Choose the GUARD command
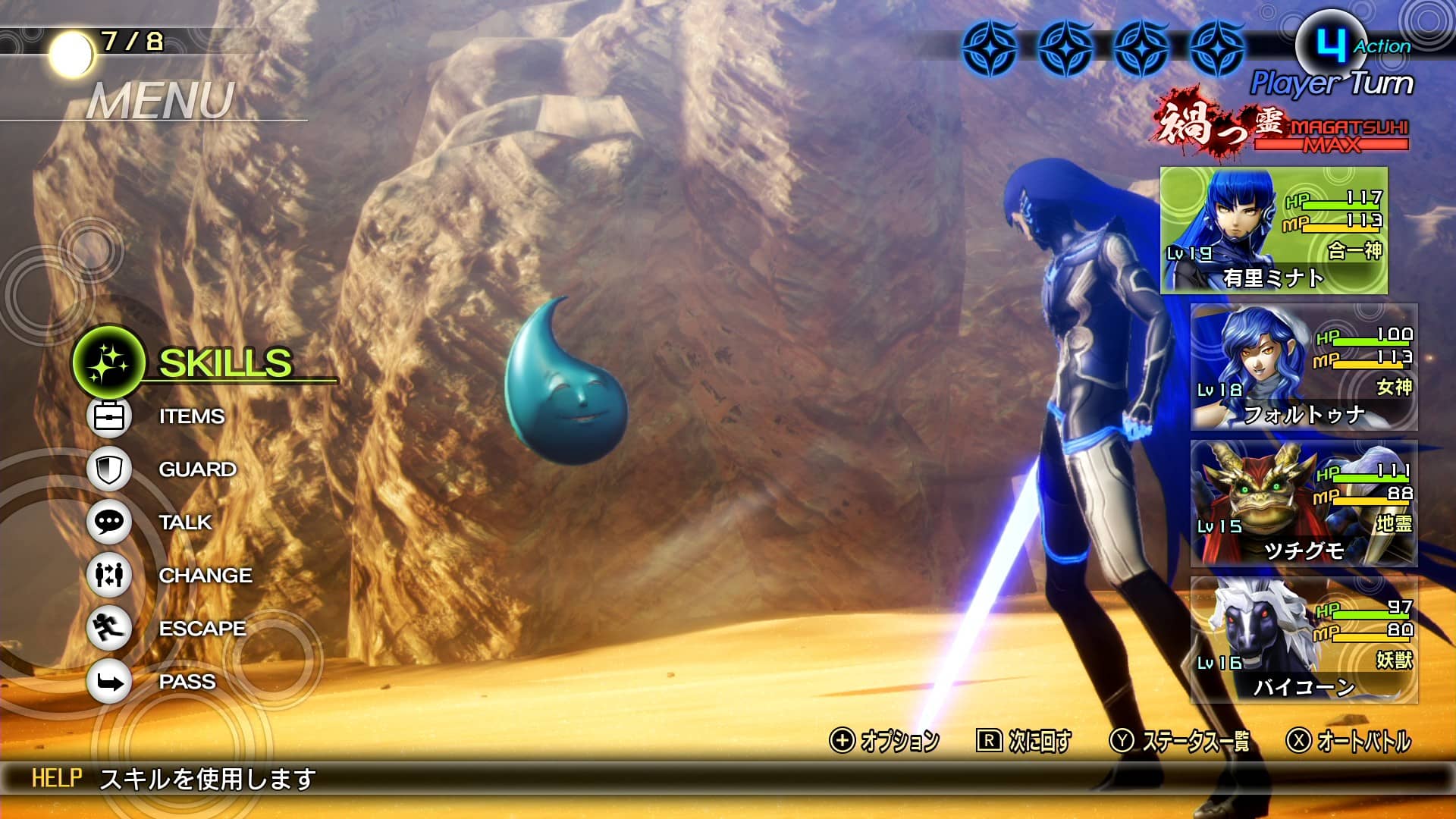Image resolution: width=1456 pixels, height=819 pixels. [196, 469]
